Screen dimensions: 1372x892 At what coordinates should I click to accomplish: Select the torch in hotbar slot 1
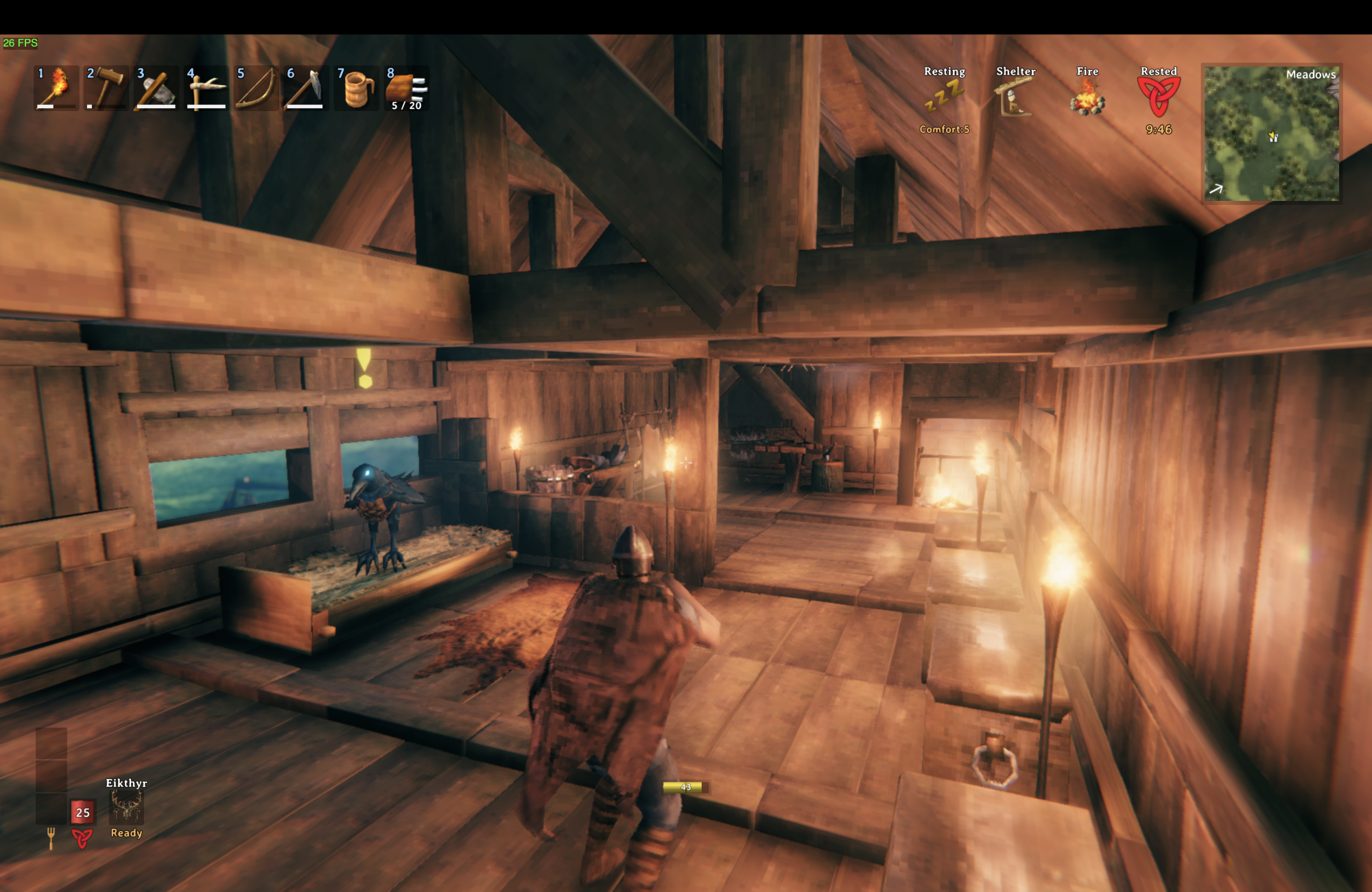(x=56, y=88)
